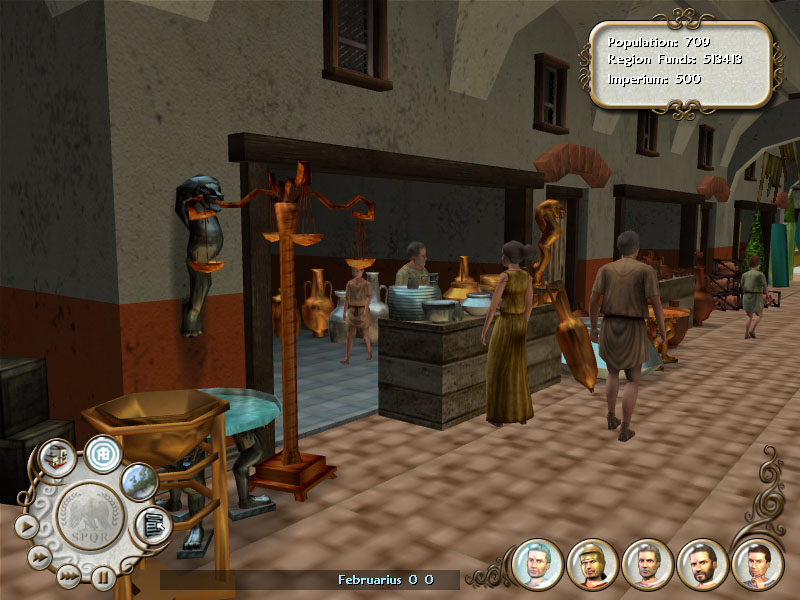Image resolution: width=800 pixels, height=600 pixels.
Task: Click the blue house view button
Action: 102,453
